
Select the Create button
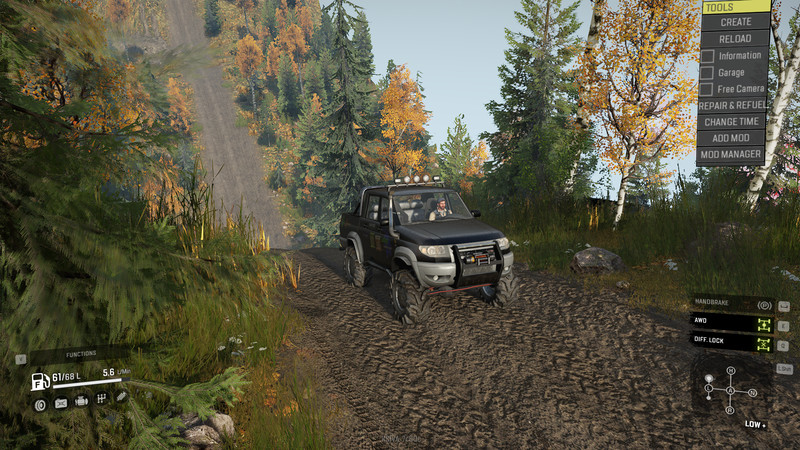click(x=735, y=22)
